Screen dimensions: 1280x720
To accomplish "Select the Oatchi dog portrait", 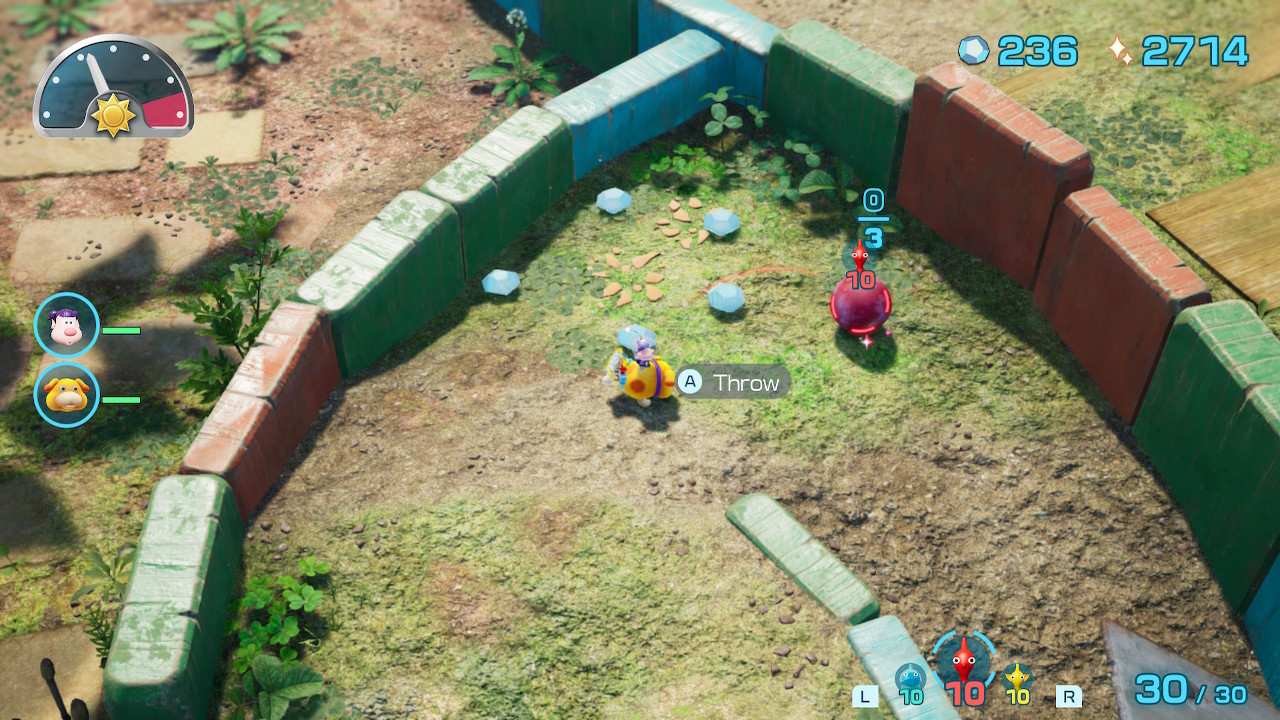I will (66, 395).
